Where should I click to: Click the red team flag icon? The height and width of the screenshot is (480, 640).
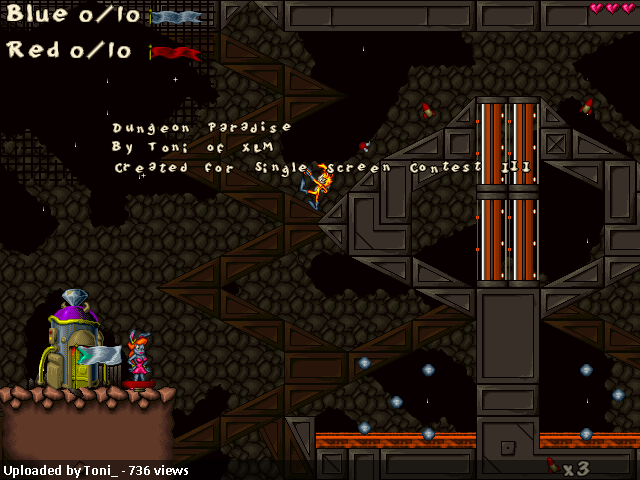coord(176,52)
